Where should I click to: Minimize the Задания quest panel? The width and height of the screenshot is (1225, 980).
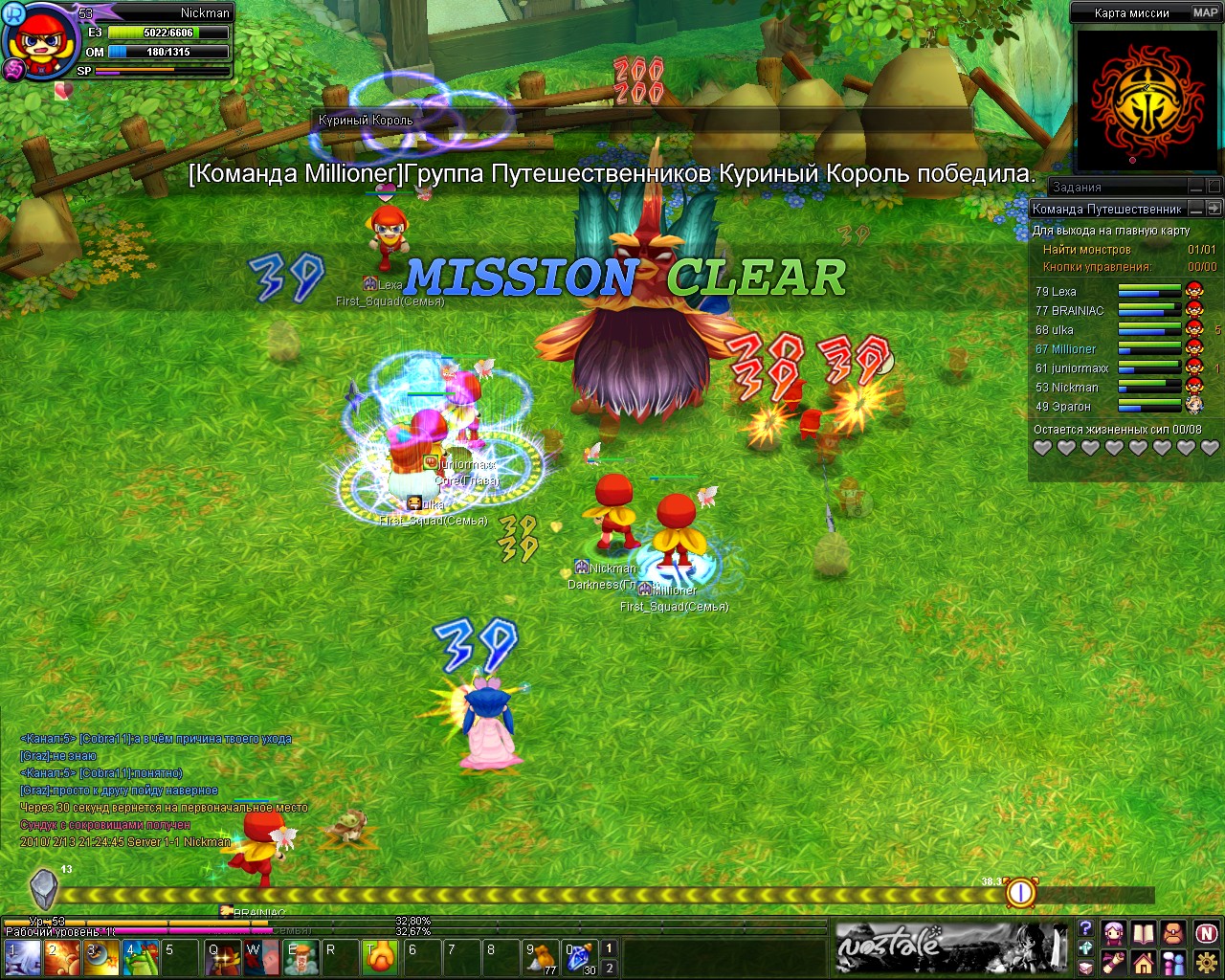1195,187
